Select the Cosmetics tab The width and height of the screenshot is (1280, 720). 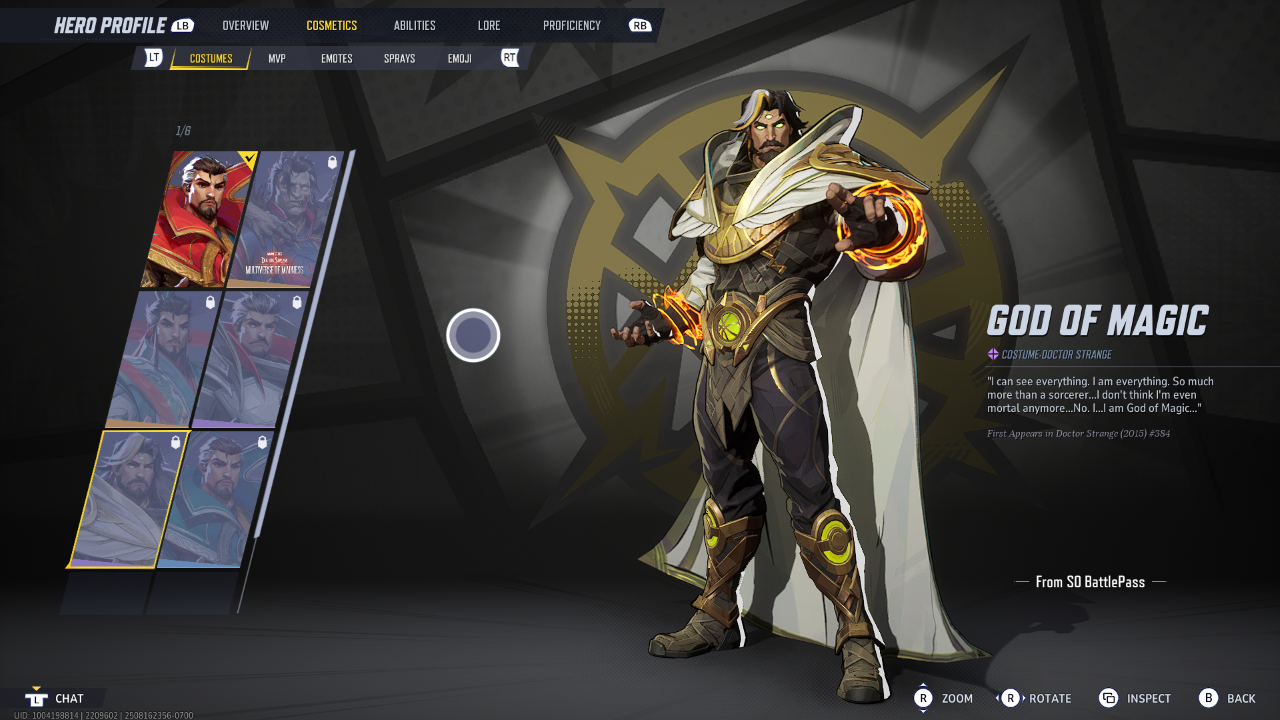pyautogui.click(x=331, y=25)
